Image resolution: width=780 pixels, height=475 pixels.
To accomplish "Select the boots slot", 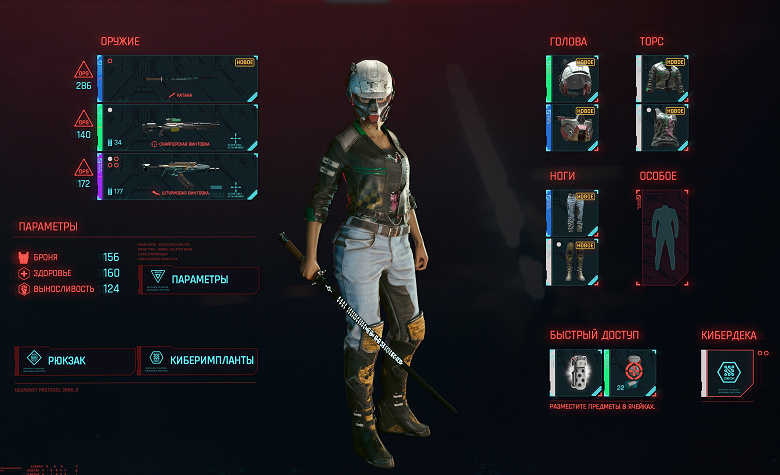I will [x=575, y=263].
